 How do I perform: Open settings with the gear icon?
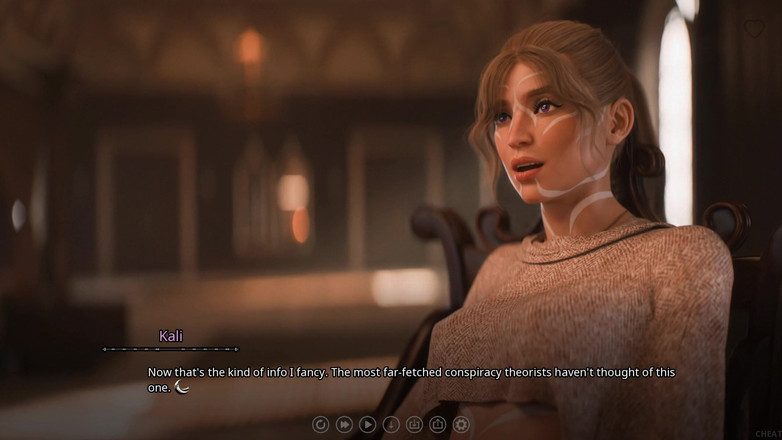461,424
